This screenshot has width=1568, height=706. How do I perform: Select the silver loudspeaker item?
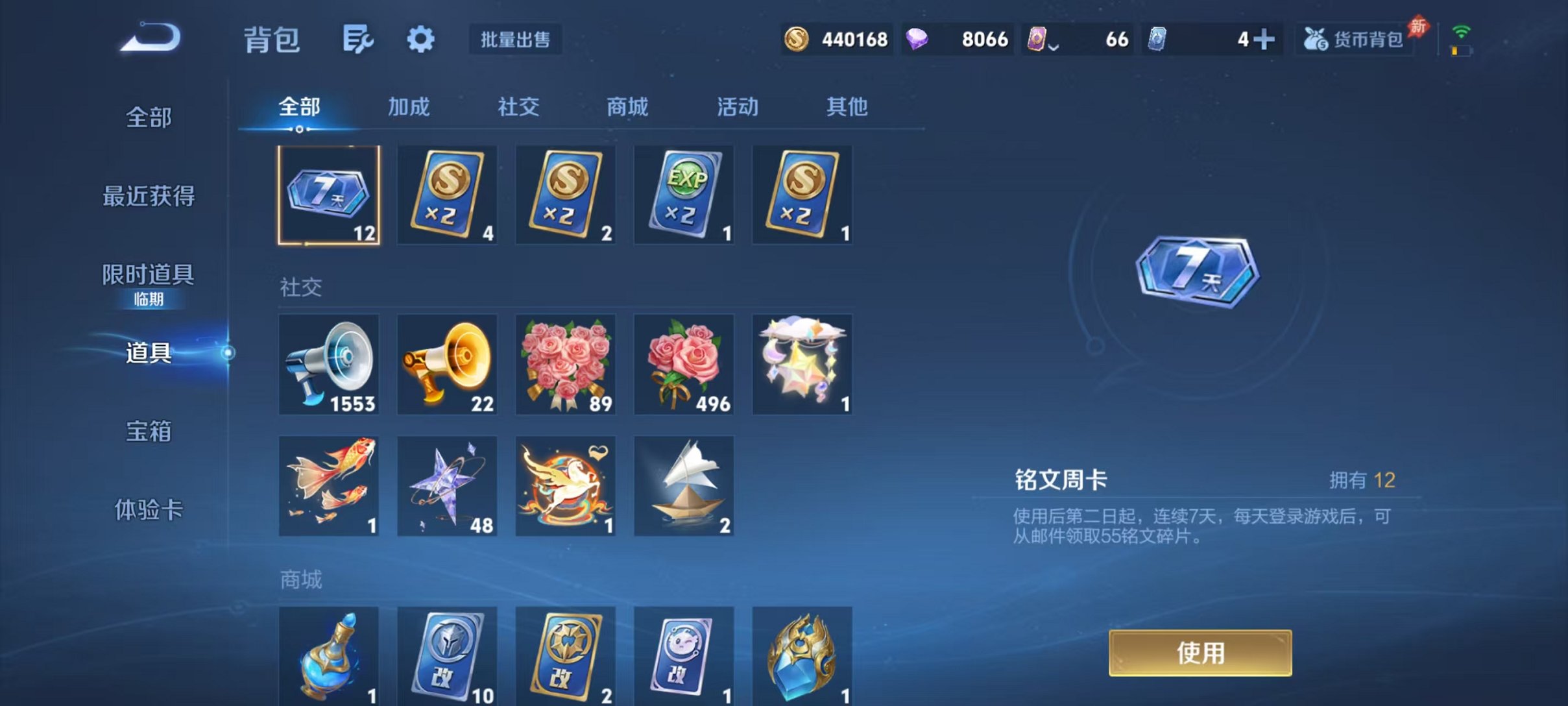coord(328,365)
